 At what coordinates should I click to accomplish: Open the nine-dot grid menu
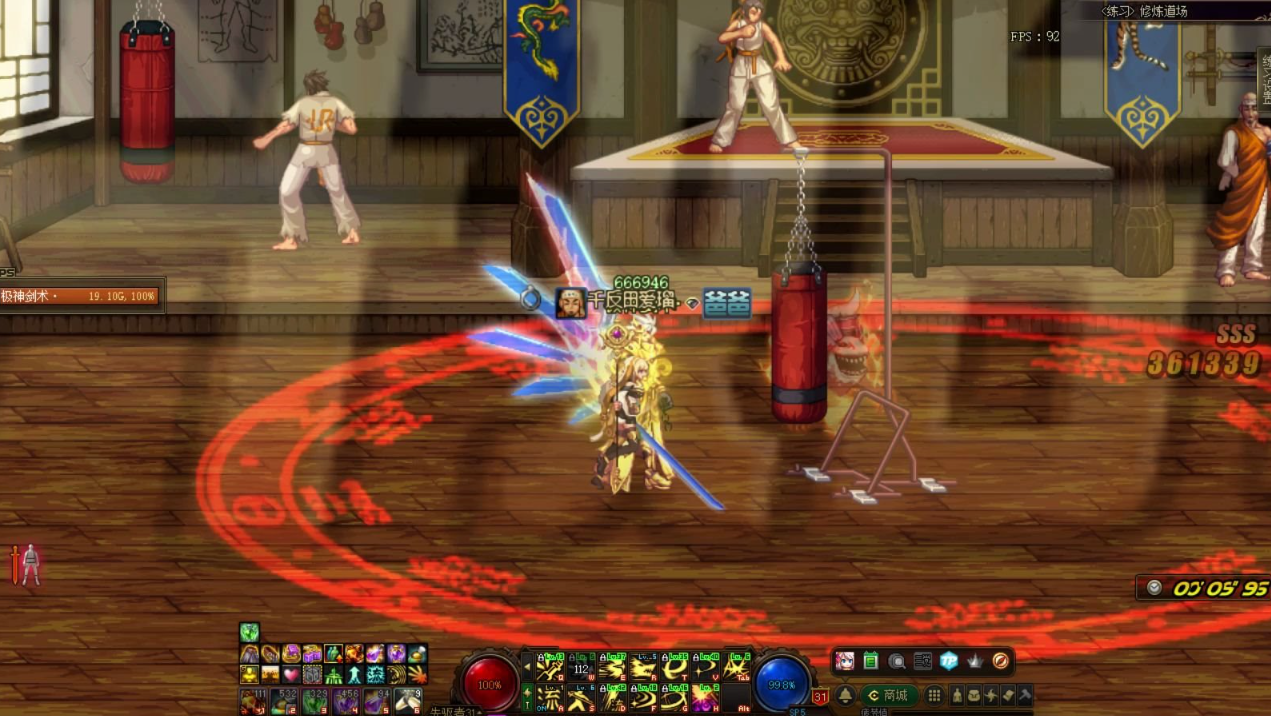(934, 695)
